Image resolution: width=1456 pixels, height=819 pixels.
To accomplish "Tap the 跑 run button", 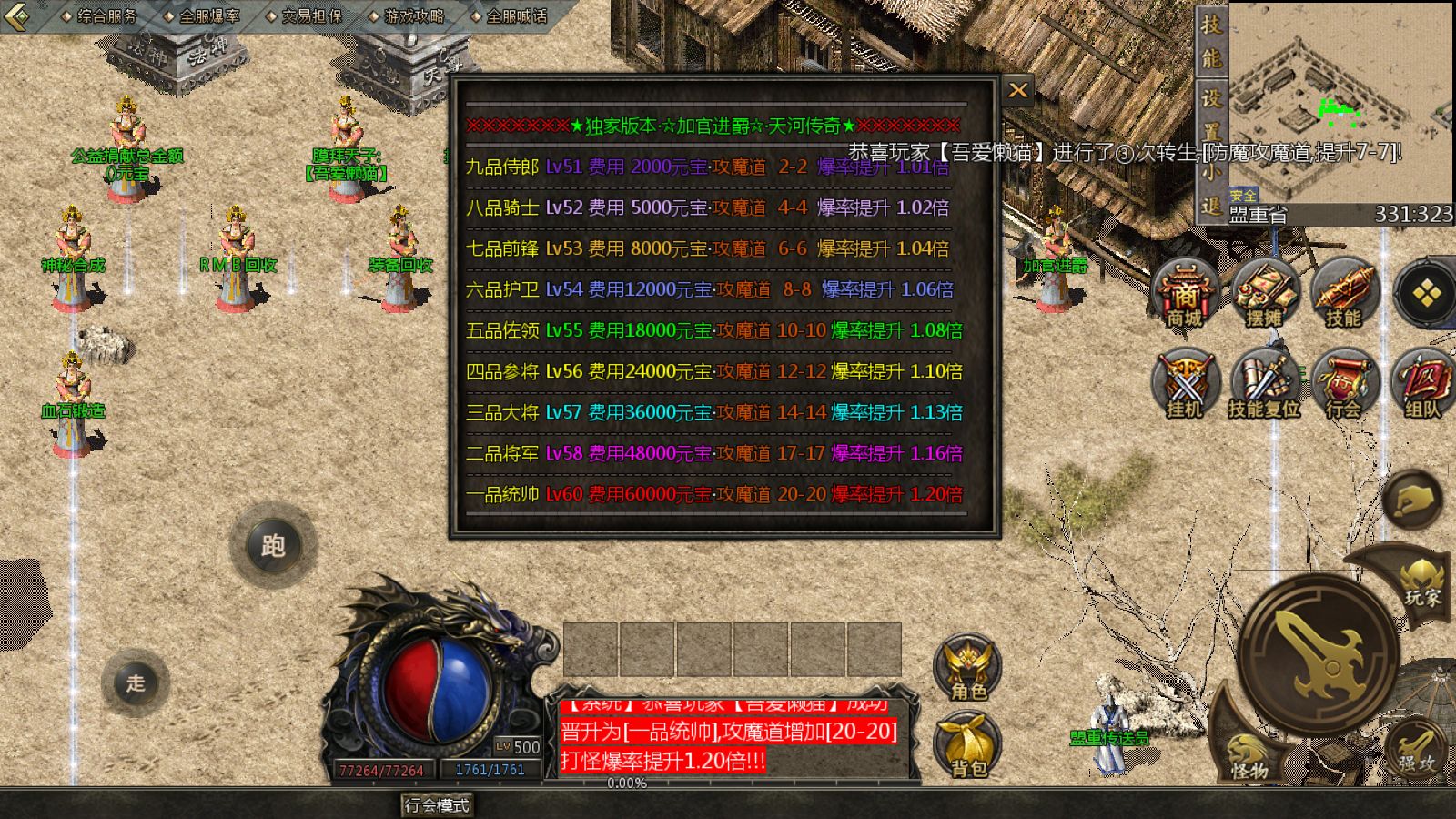I will coord(273,545).
